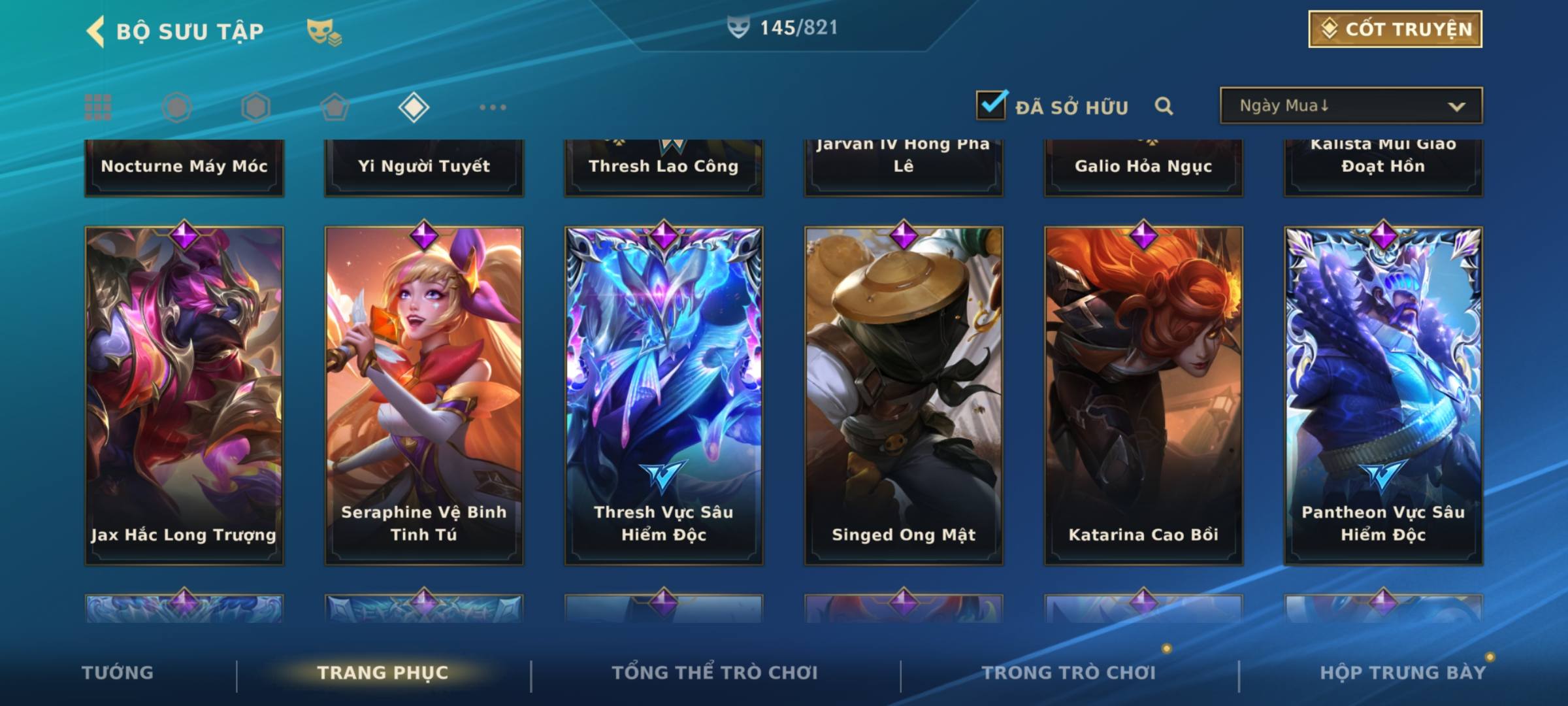Go to the Trong Trò Chơi tab
Screen dimensions: 1568x706
(x=1069, y=673)
